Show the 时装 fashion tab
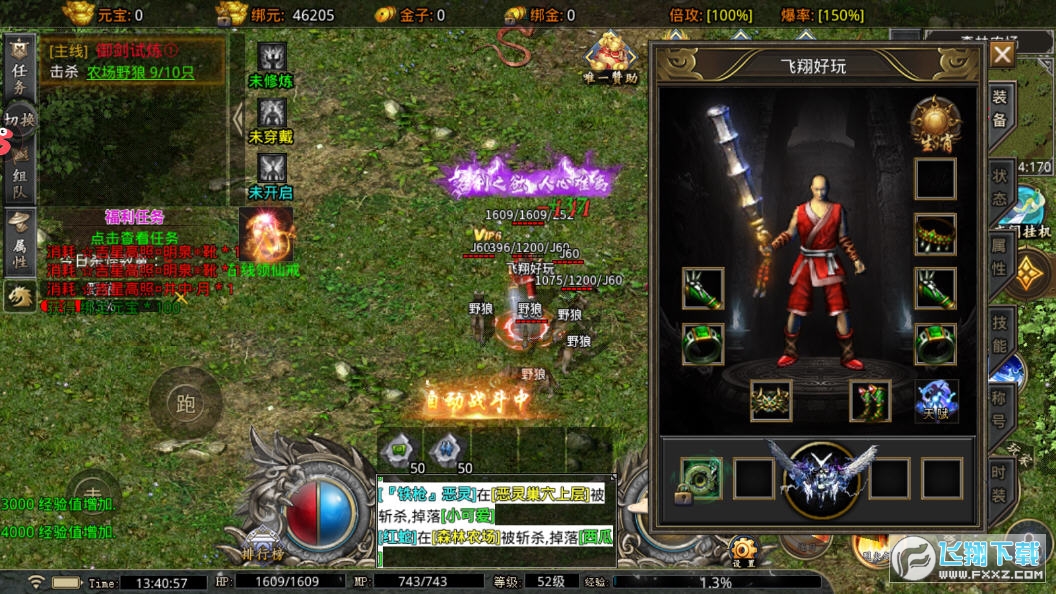The height and width of the screenshot is (594, 1056). (999, 484)
